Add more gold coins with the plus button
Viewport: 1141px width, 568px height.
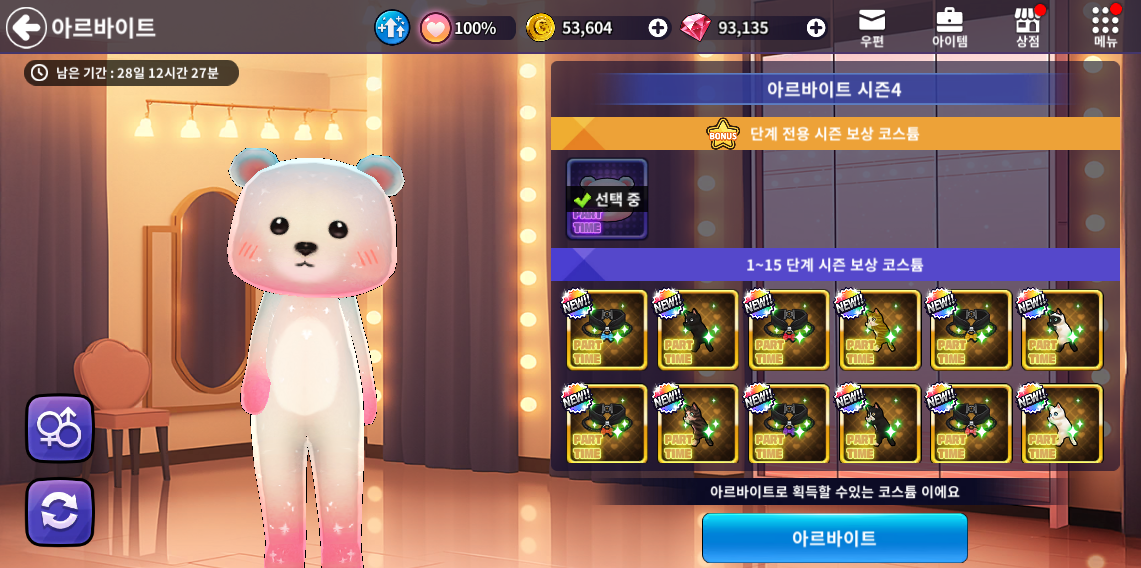click(657, 28)
